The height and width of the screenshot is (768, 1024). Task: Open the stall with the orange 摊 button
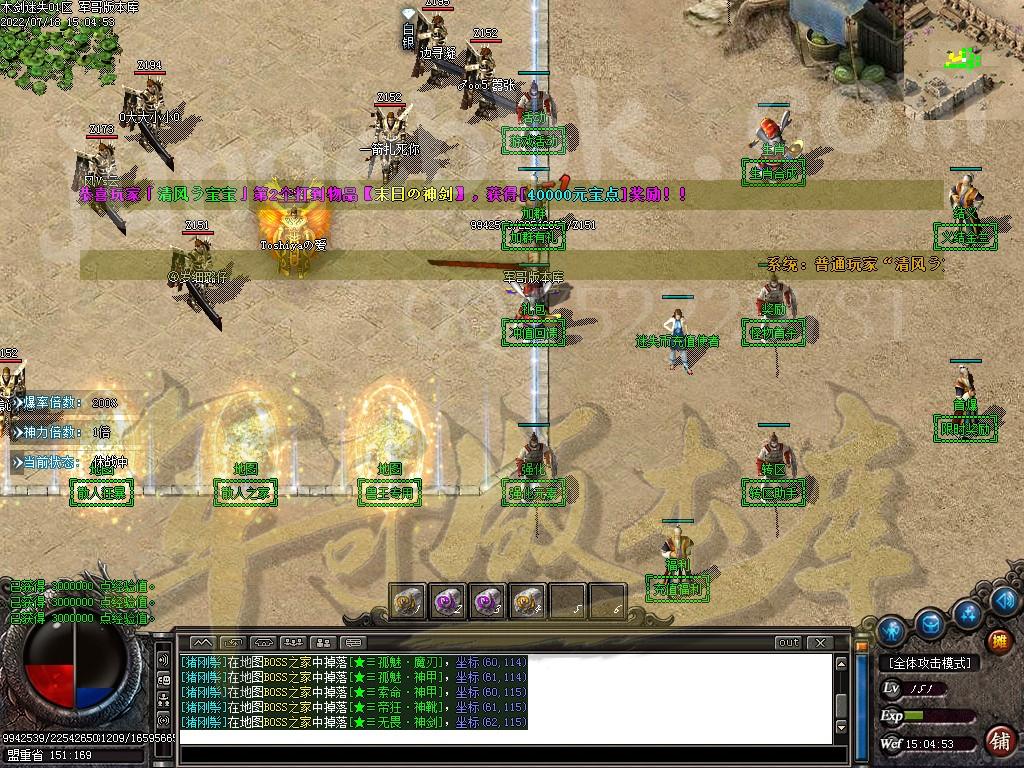(997, 642)
